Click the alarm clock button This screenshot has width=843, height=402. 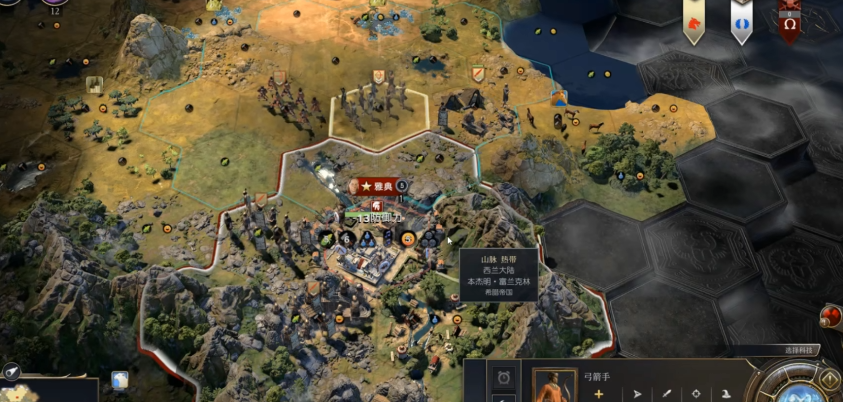(505, 377)
